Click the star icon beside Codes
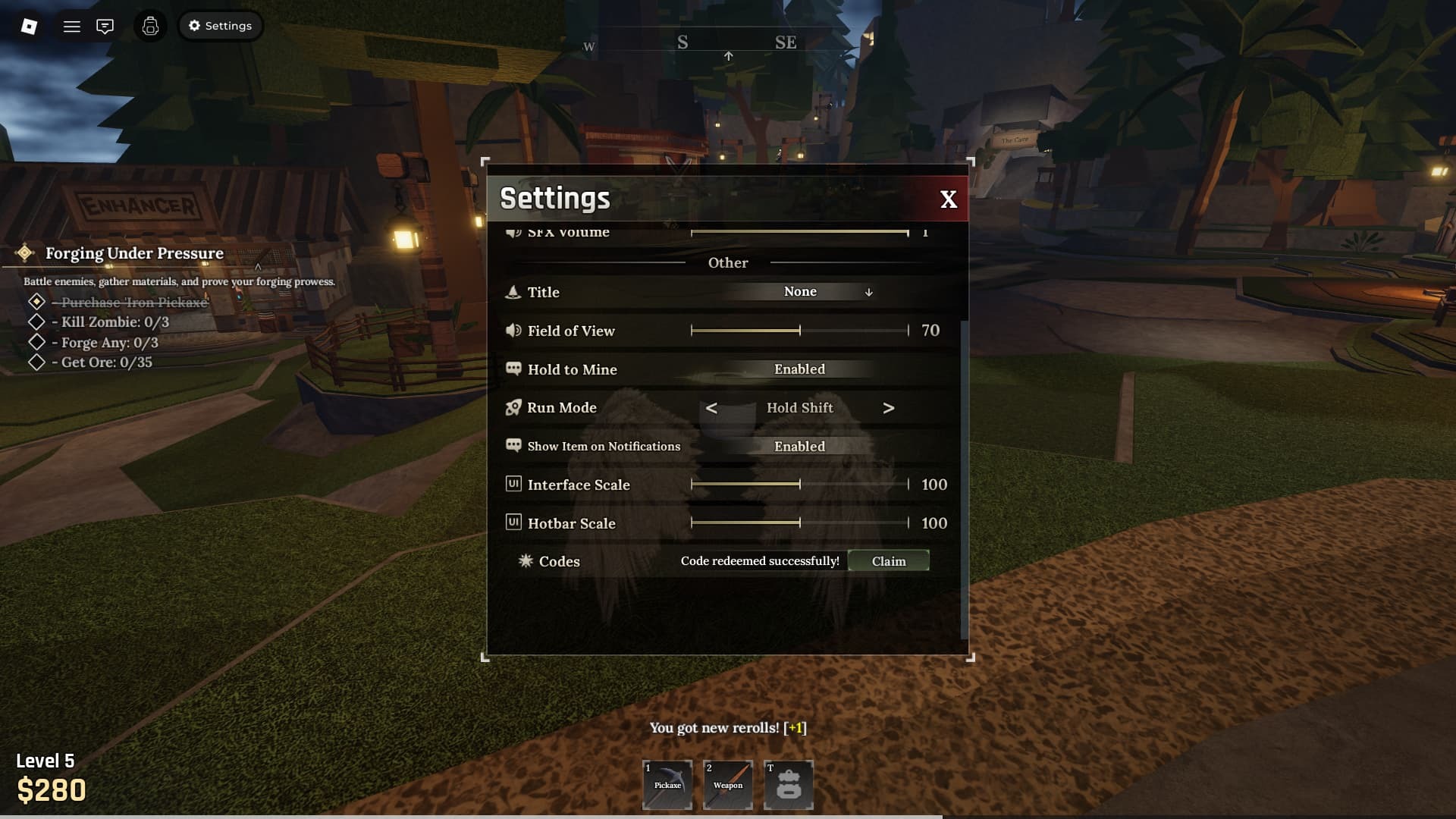1456x819 pixels. point(524,561)
